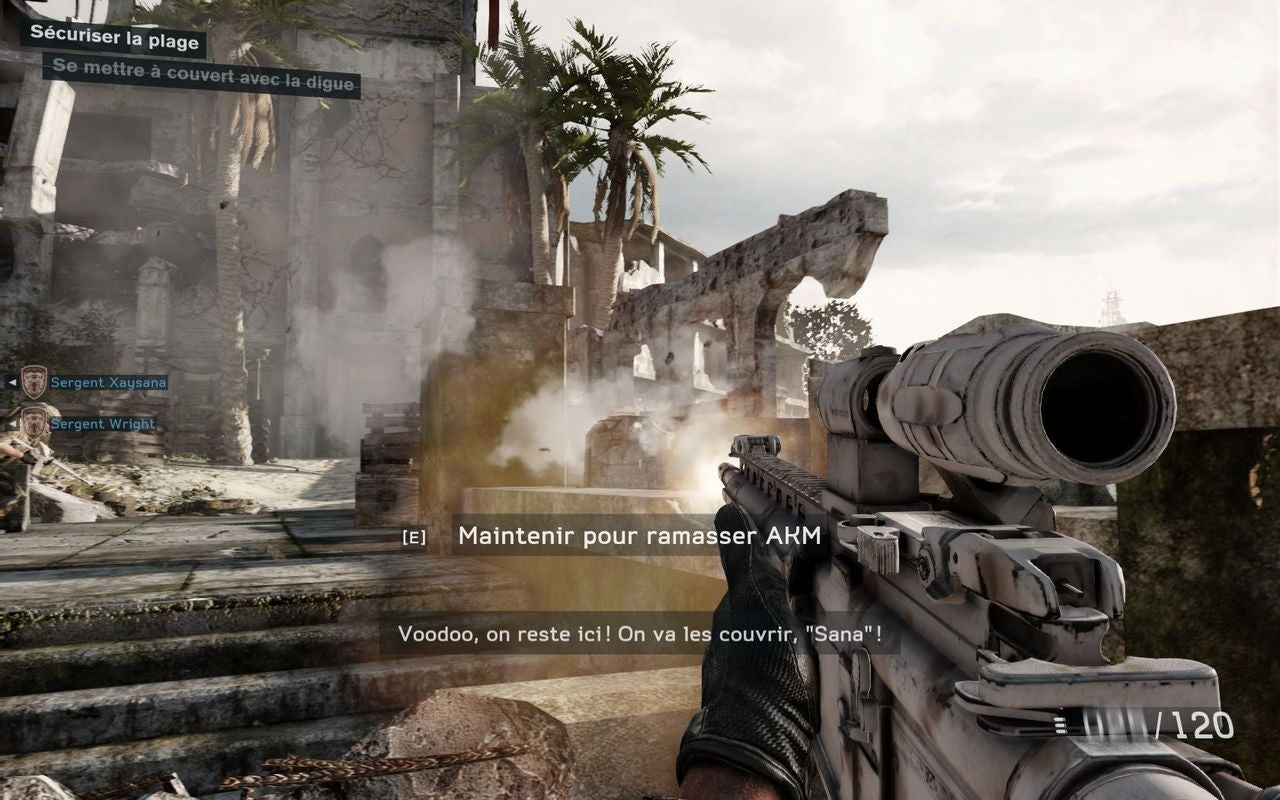Click the Sergent Wright name link

point(103,423)
